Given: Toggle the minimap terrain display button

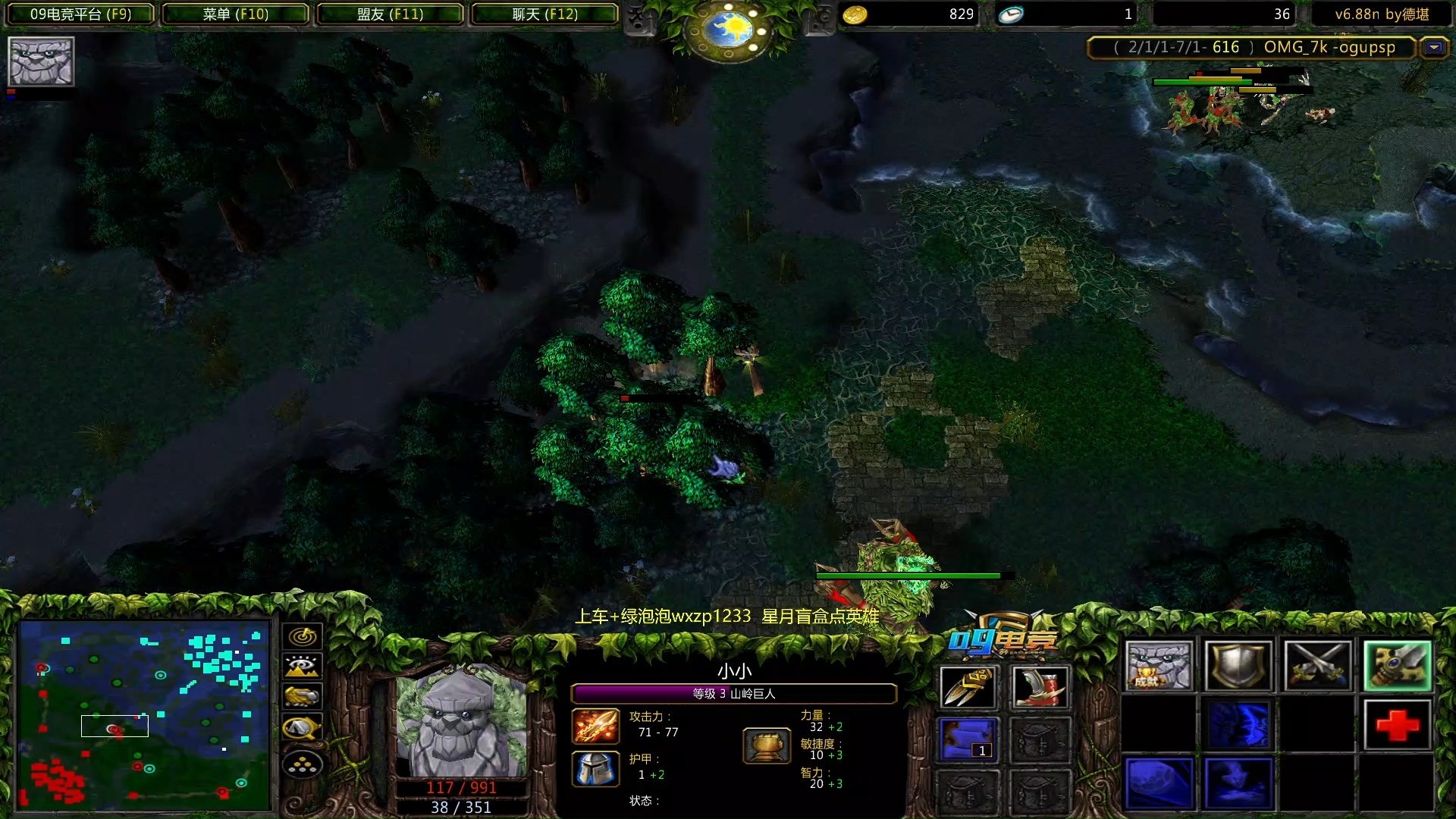Looking at the screenshot, I should 303,667.
